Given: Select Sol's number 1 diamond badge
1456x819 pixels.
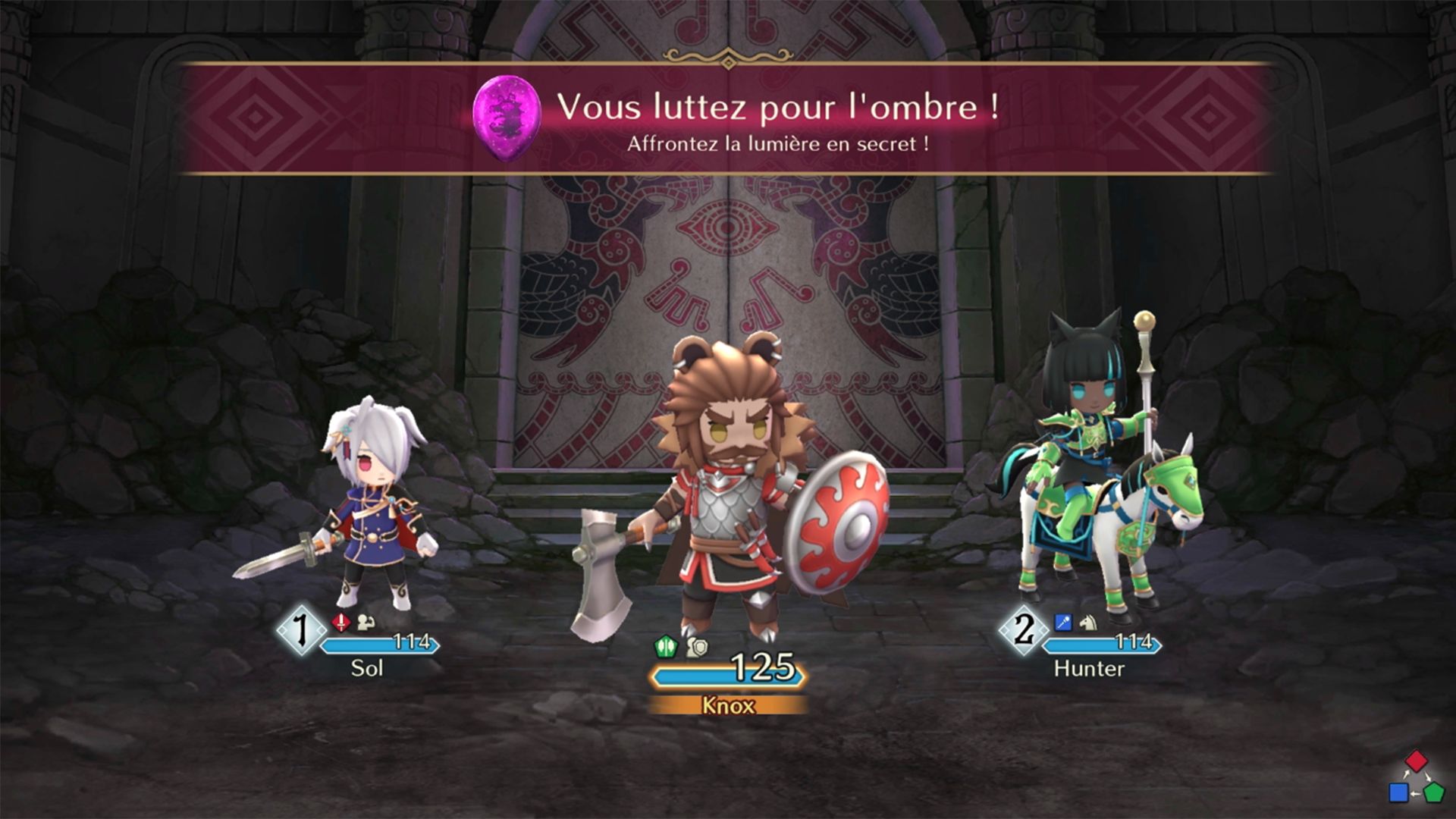Looking at the screenshot, I should [301, 629].
